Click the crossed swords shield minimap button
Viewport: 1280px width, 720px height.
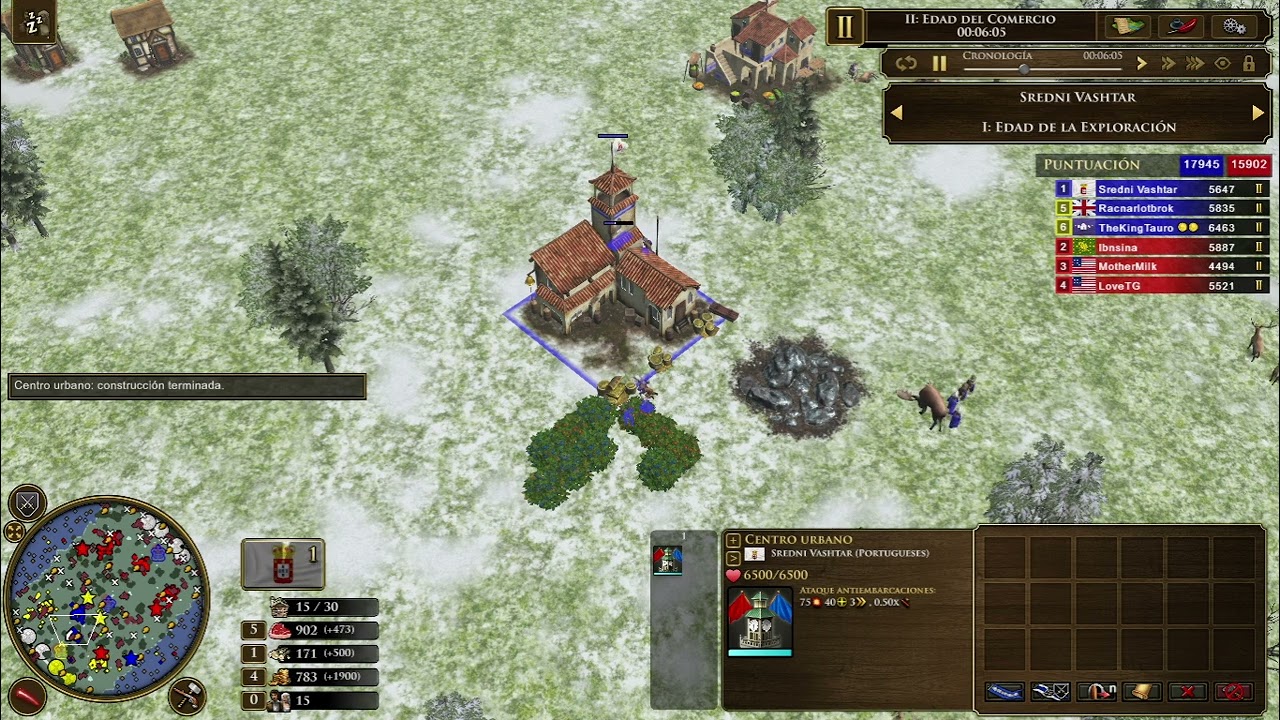coord(27,504)
